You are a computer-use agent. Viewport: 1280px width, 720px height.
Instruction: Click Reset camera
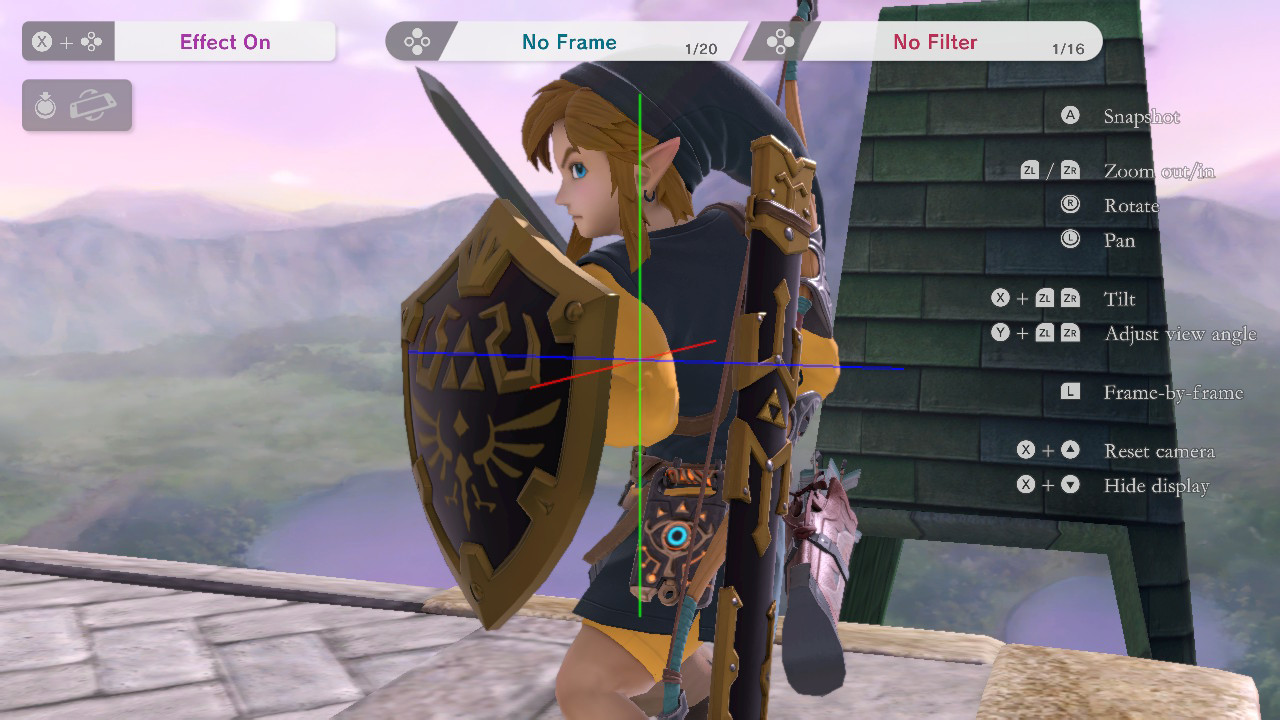pos(1158,451)
